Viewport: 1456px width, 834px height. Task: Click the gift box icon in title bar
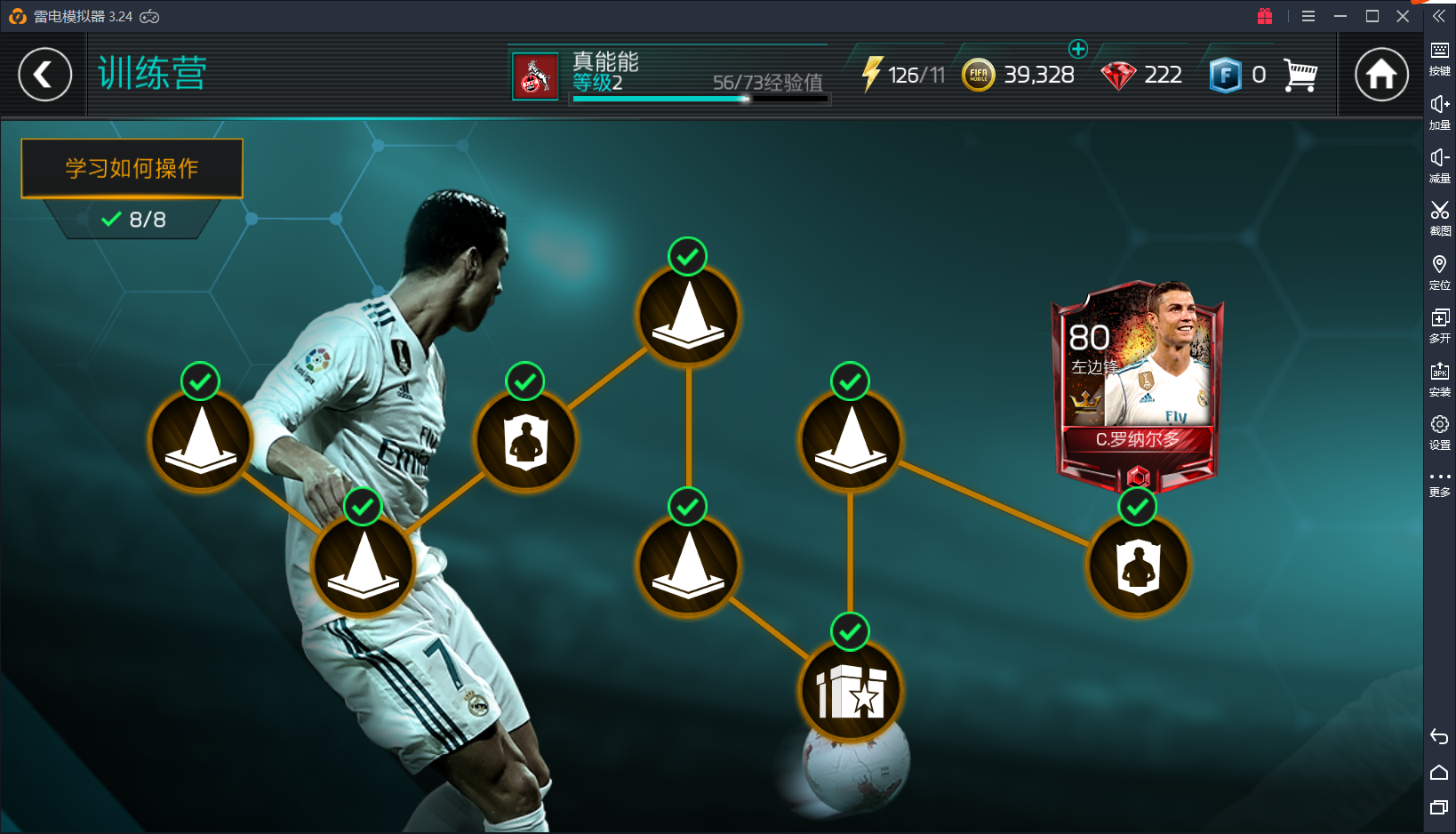click(1265, 15)
